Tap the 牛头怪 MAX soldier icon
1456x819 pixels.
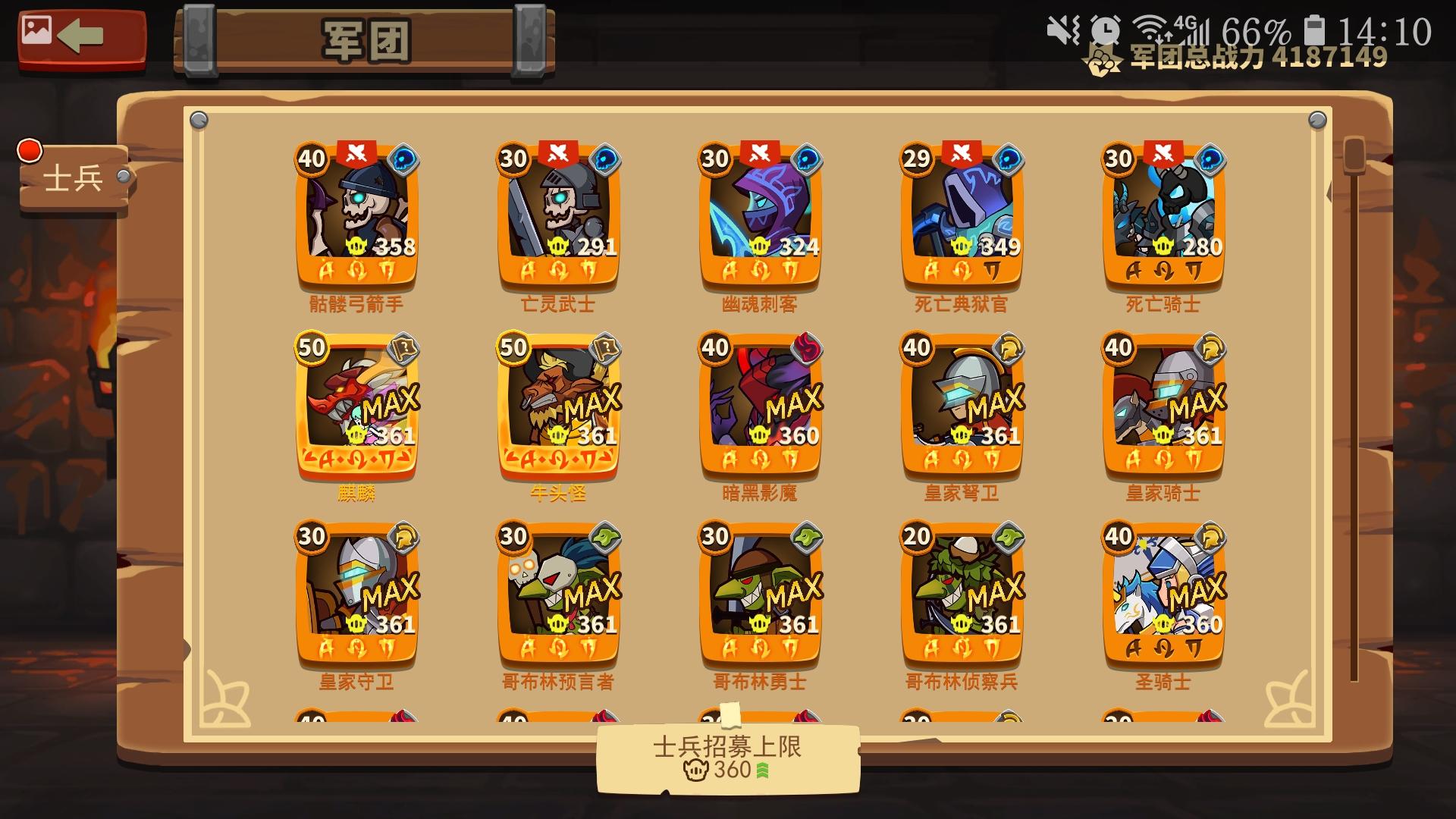(559, 406)
